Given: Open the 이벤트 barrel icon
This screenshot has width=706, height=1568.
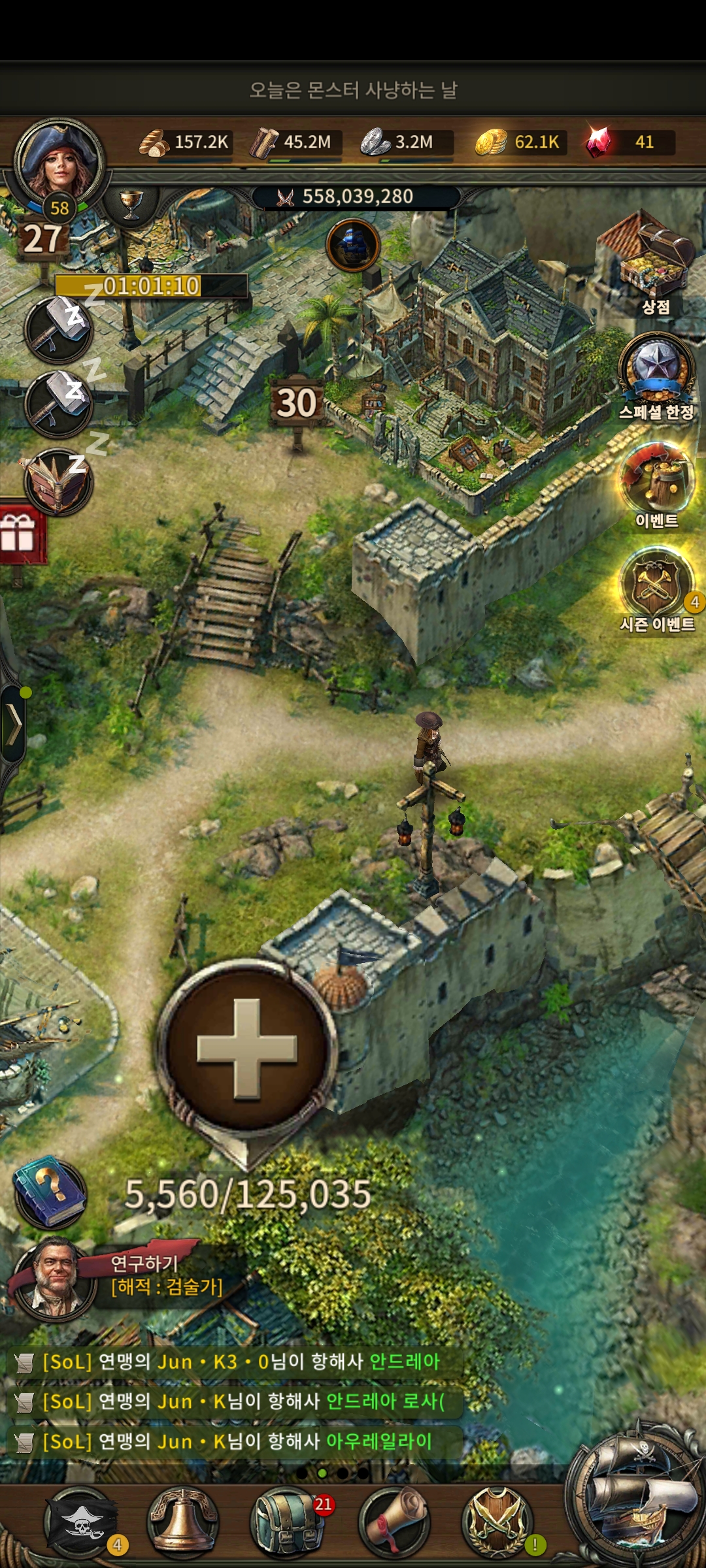Looking at the screenshot, I should coord(656,480).
